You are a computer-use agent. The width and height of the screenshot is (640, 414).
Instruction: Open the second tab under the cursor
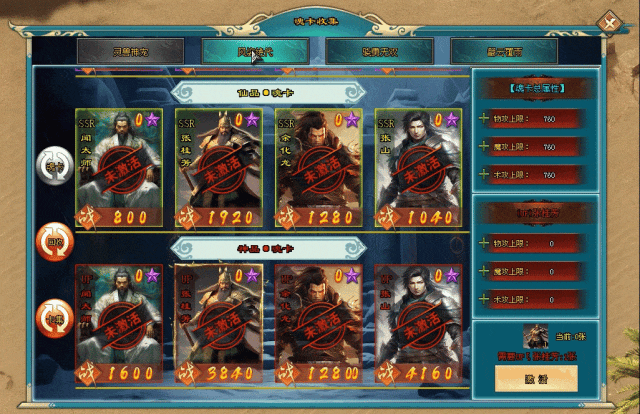255,52
